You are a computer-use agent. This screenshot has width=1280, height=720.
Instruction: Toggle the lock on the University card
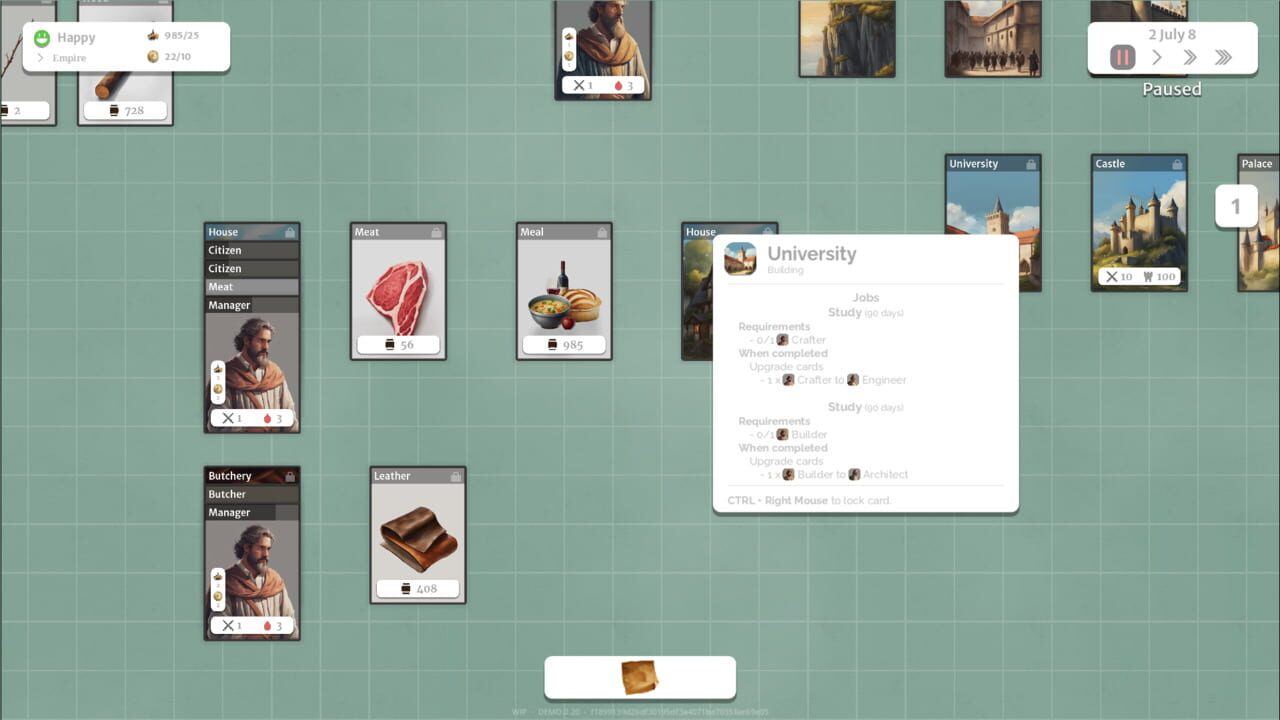click(x=1033, y=163)
